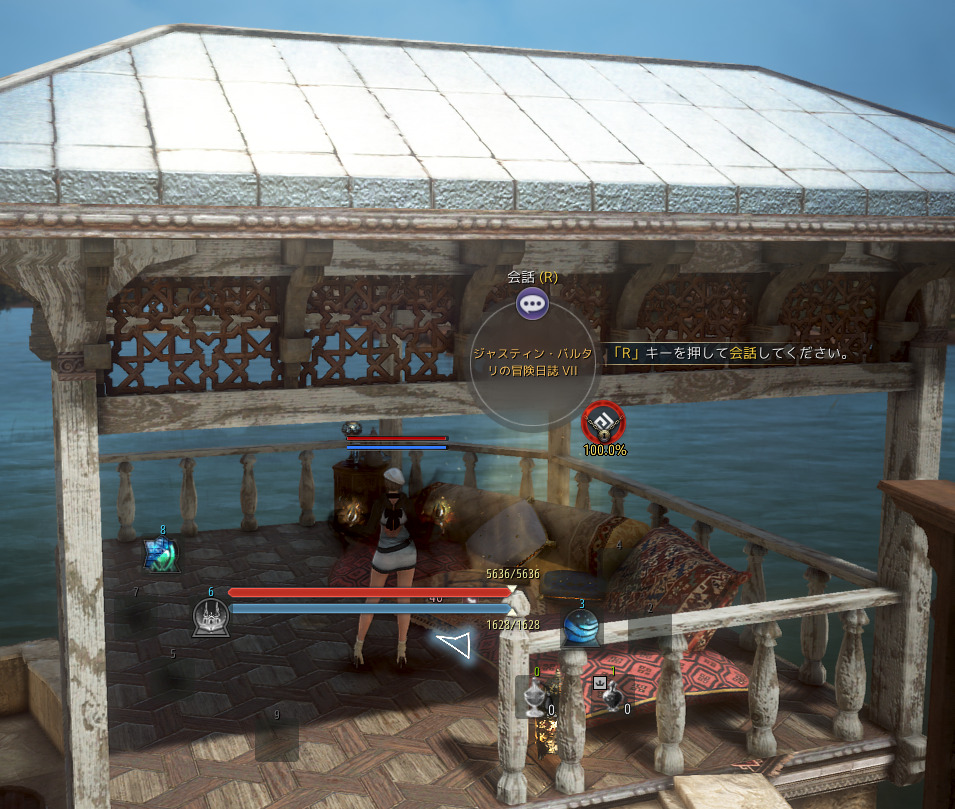The width and height of the screenshot is (955, 809).
Task: Click the purple speech bubble talk icon
Action: click(532, 302)
